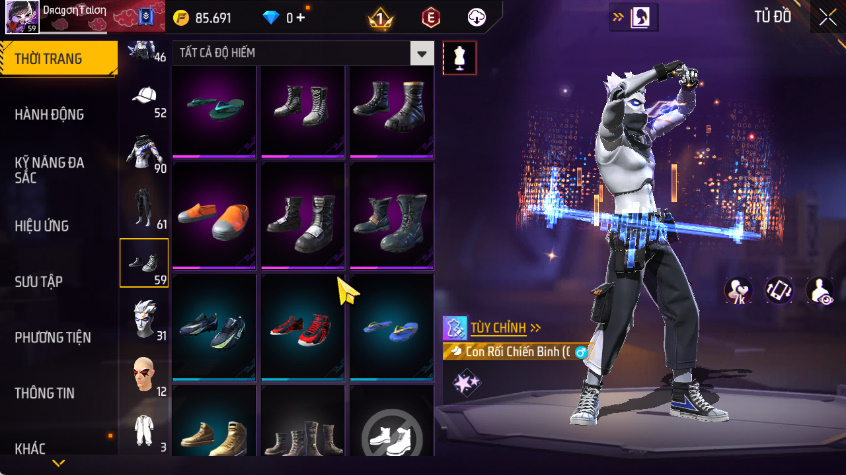The height and width of the screenshot is (475, 846).
Task: Switch to the Phương Tiện tab
Action: point(52,338)
